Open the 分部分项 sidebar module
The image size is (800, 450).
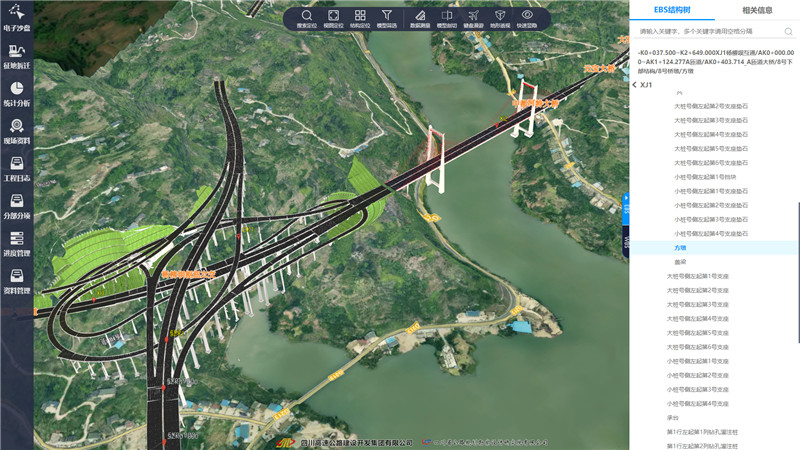17,206
